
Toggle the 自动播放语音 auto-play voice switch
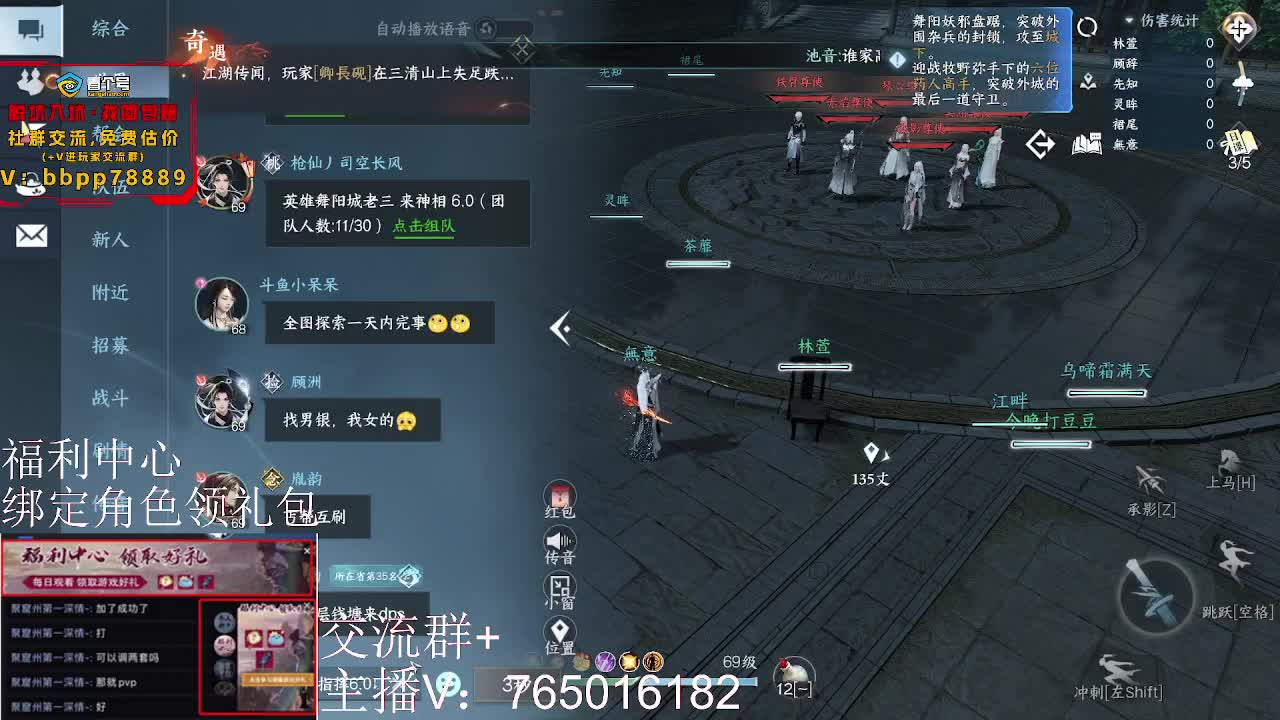point(485,28)
